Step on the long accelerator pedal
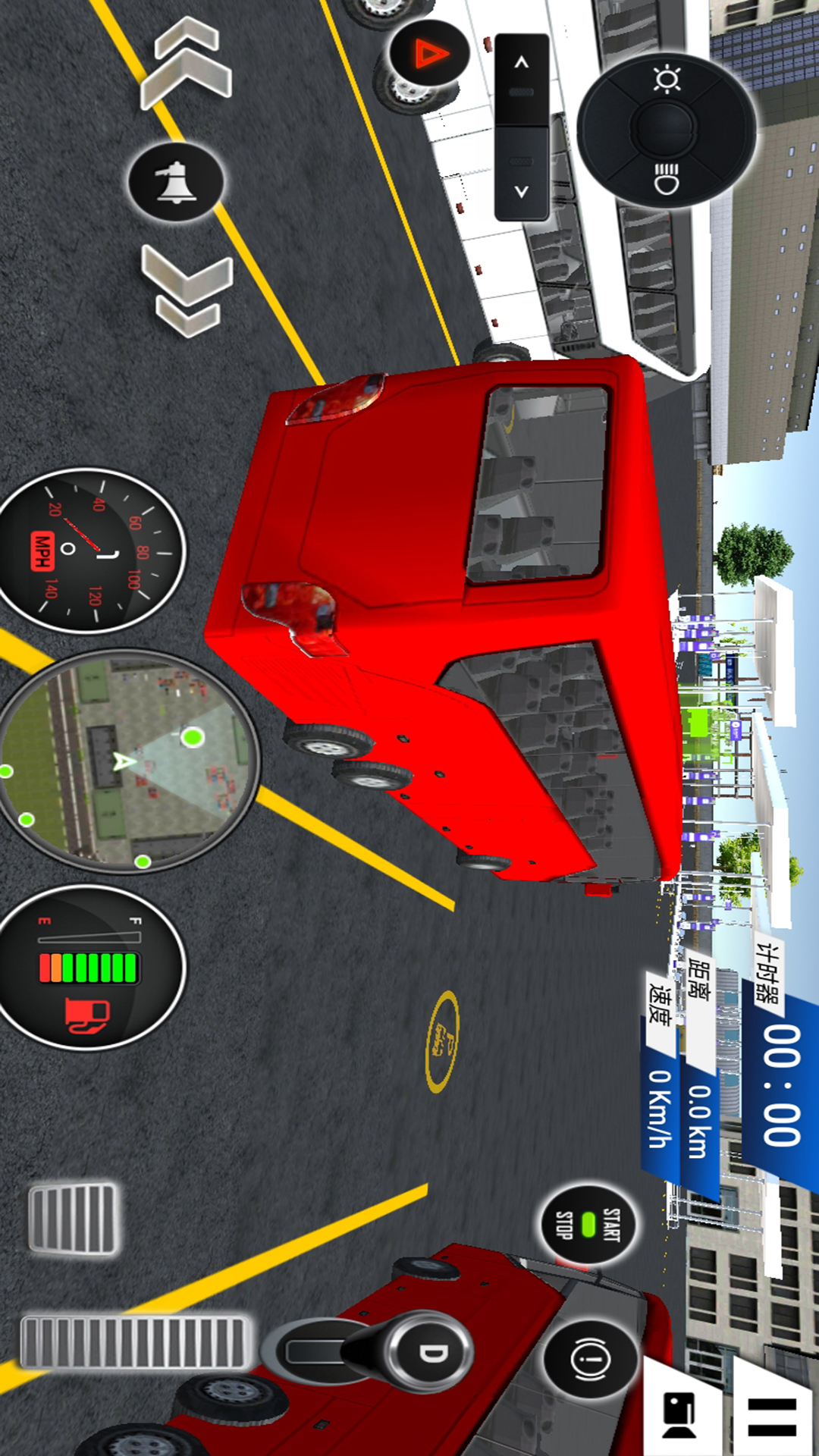Screen dimensions: 819x1456 point(135,1342)
